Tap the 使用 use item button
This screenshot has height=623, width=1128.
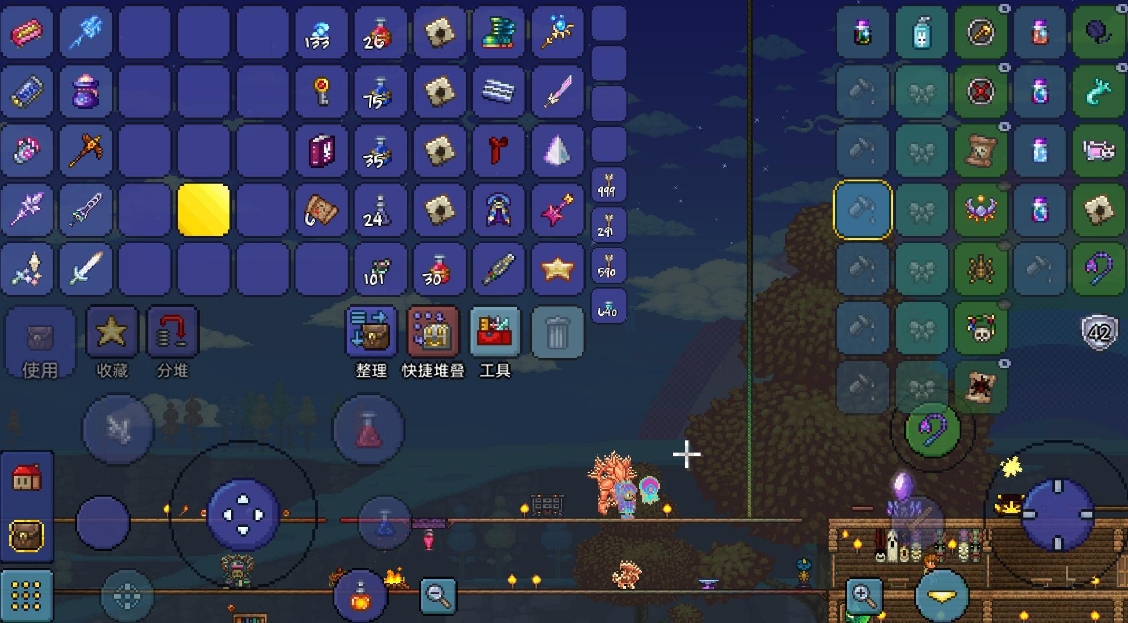(40, 340)
